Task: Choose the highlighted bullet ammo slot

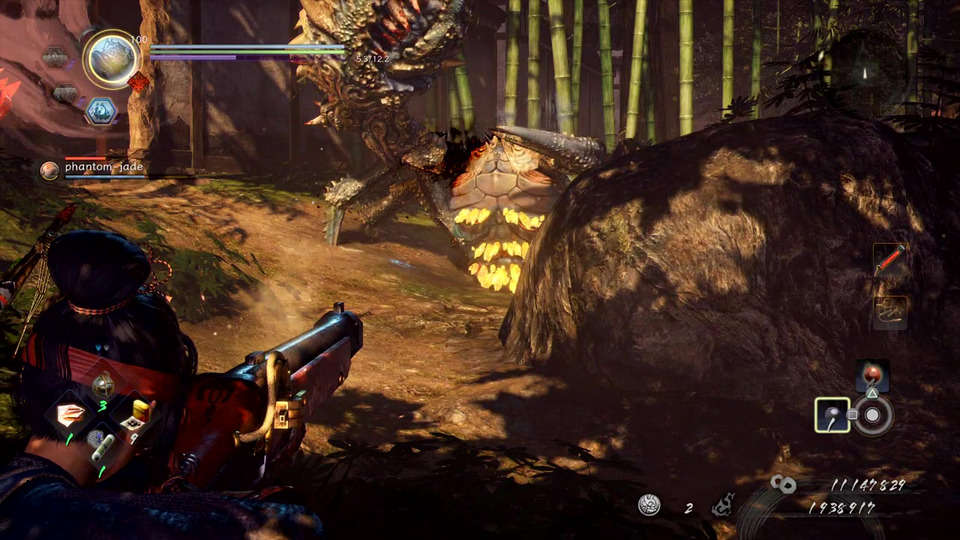Action: (x=832, y=414)
